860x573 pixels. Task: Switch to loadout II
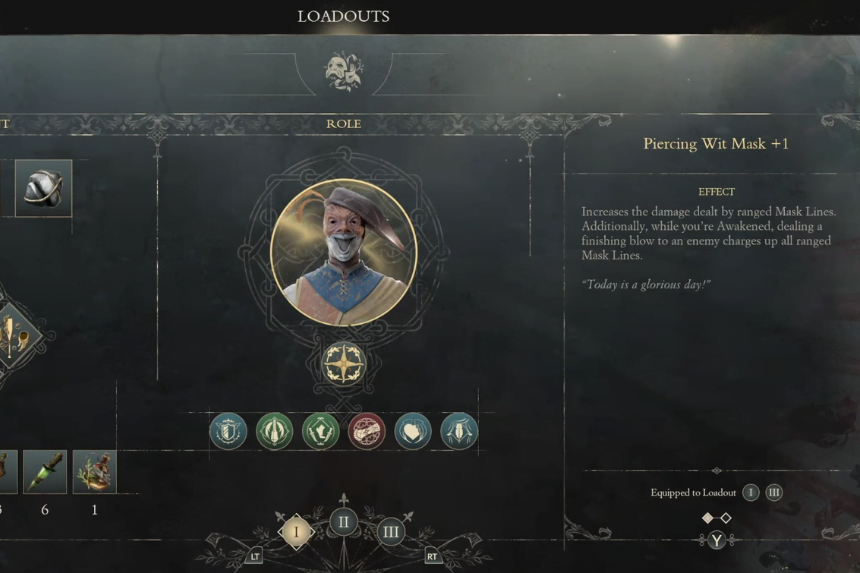343,522
